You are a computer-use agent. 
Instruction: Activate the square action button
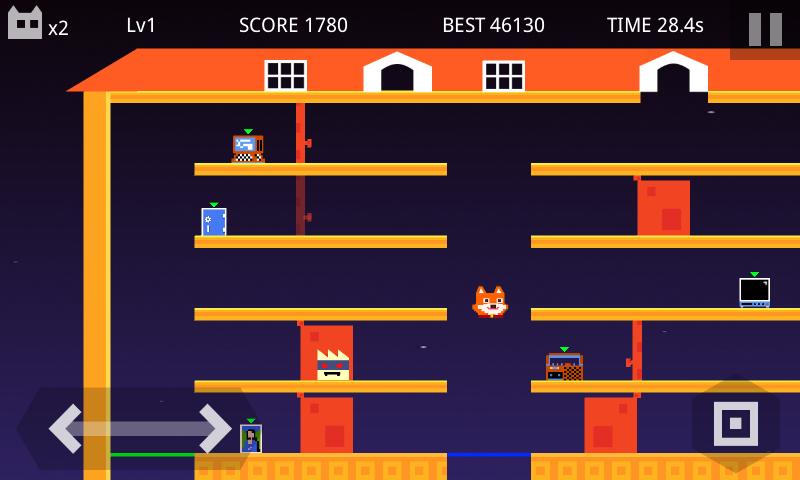(x=735, y=423)
